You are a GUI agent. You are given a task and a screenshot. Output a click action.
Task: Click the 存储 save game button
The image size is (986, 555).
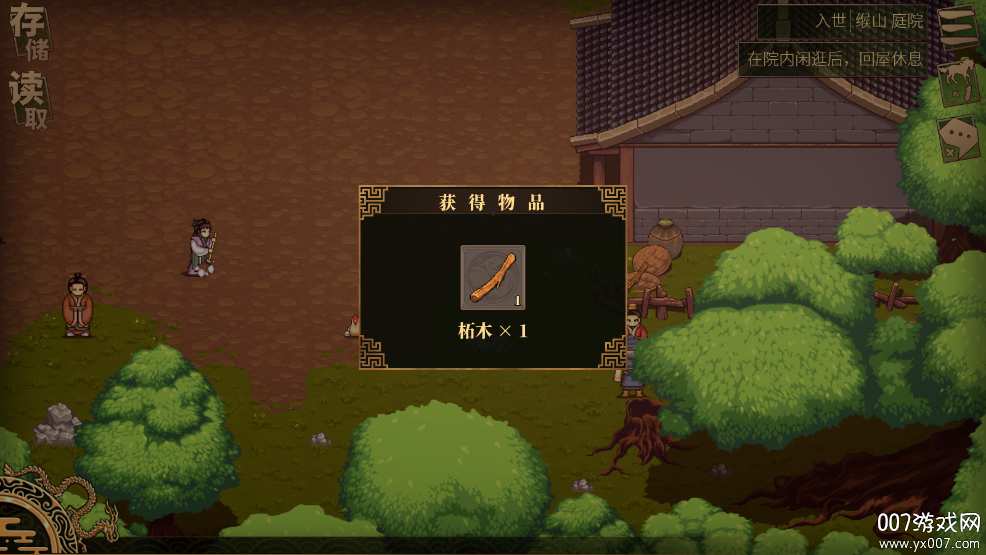pyautogui.click(x=29, y=33)
